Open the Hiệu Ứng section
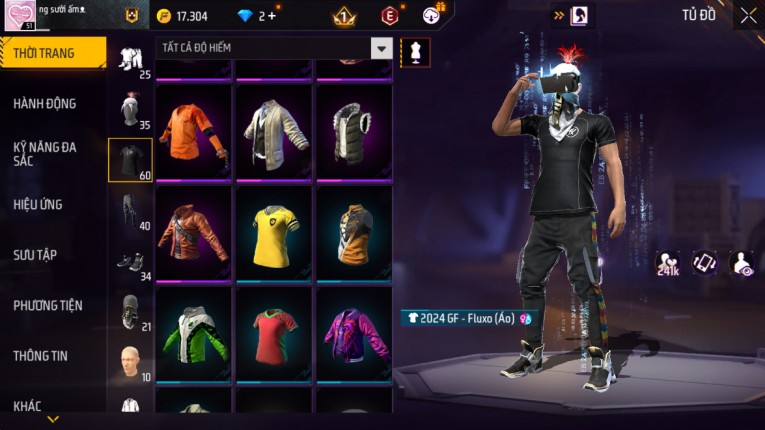765x430 pixels. coord(39,205)
